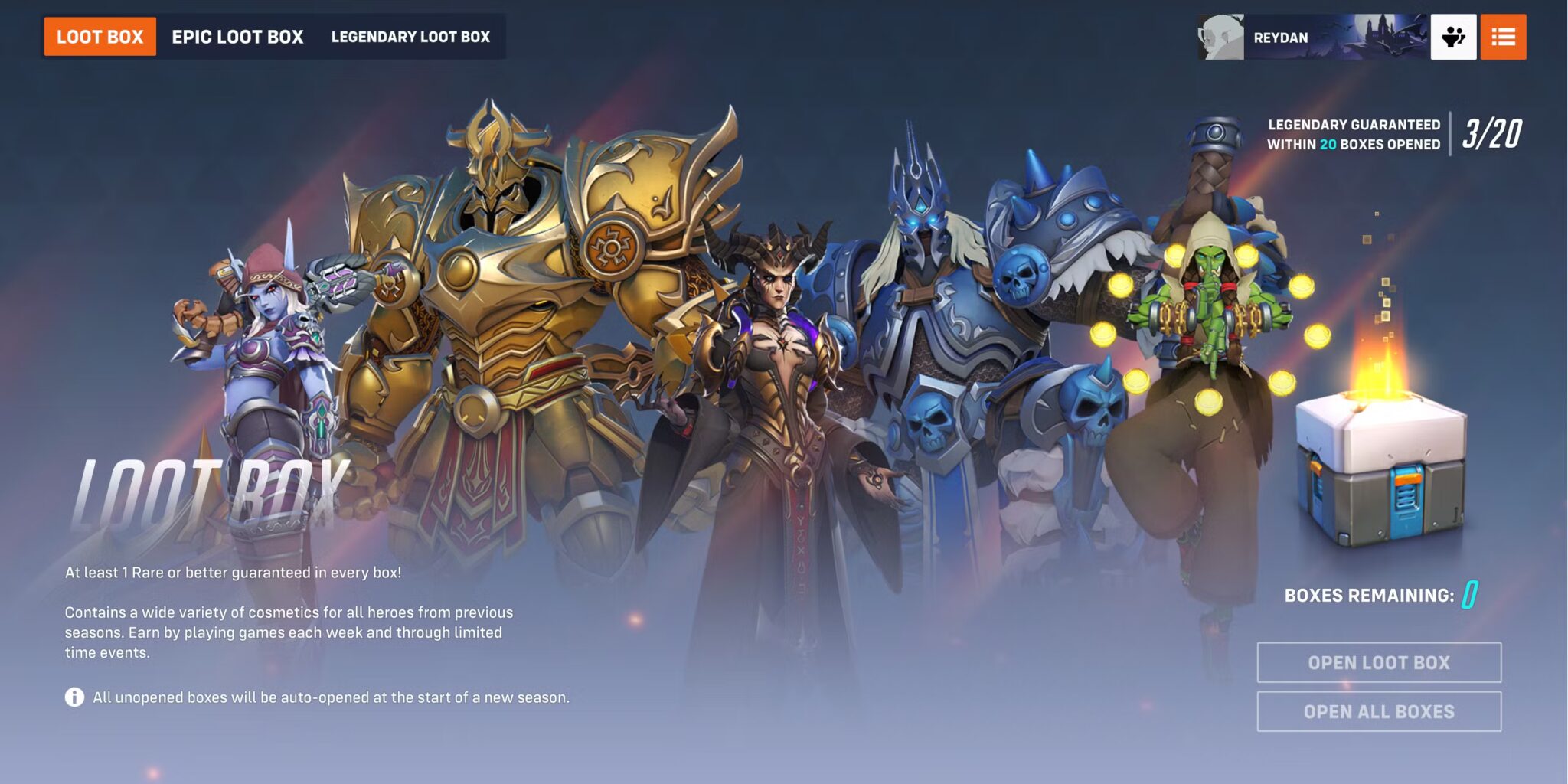Switch to the Epic Loot Box tab

(238, 36)
